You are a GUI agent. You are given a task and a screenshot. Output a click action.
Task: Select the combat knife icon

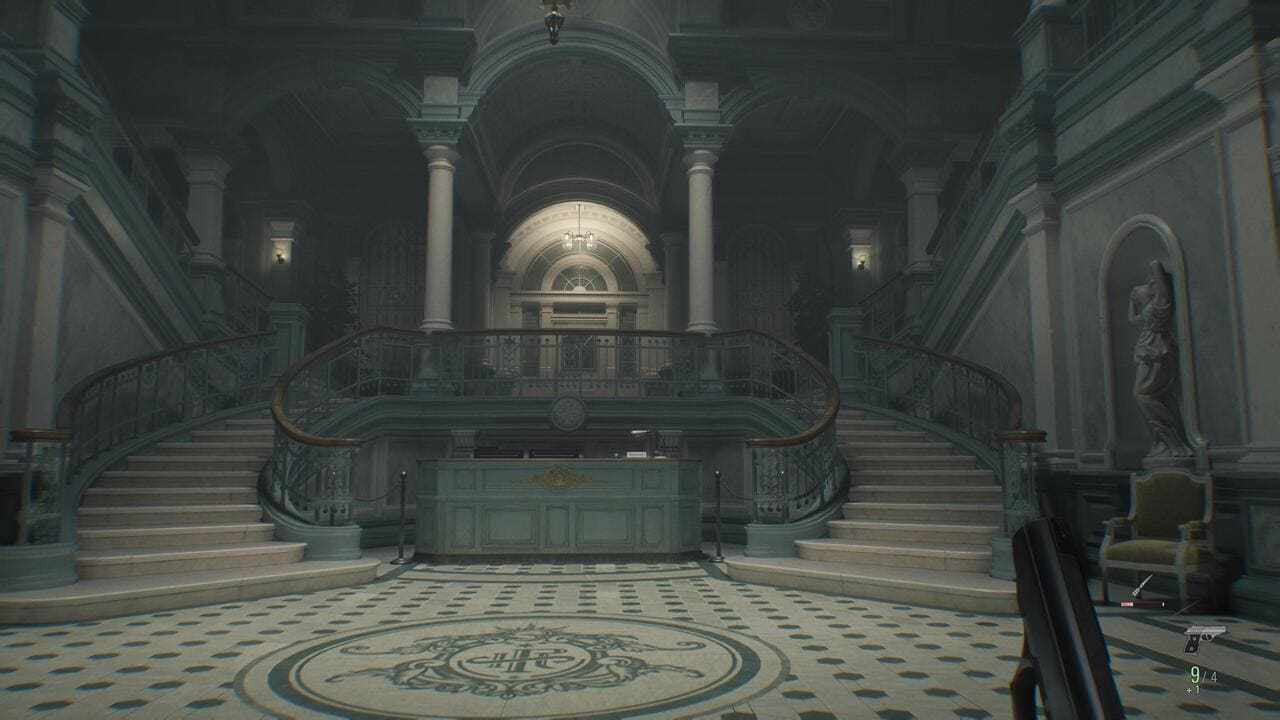1142,587
